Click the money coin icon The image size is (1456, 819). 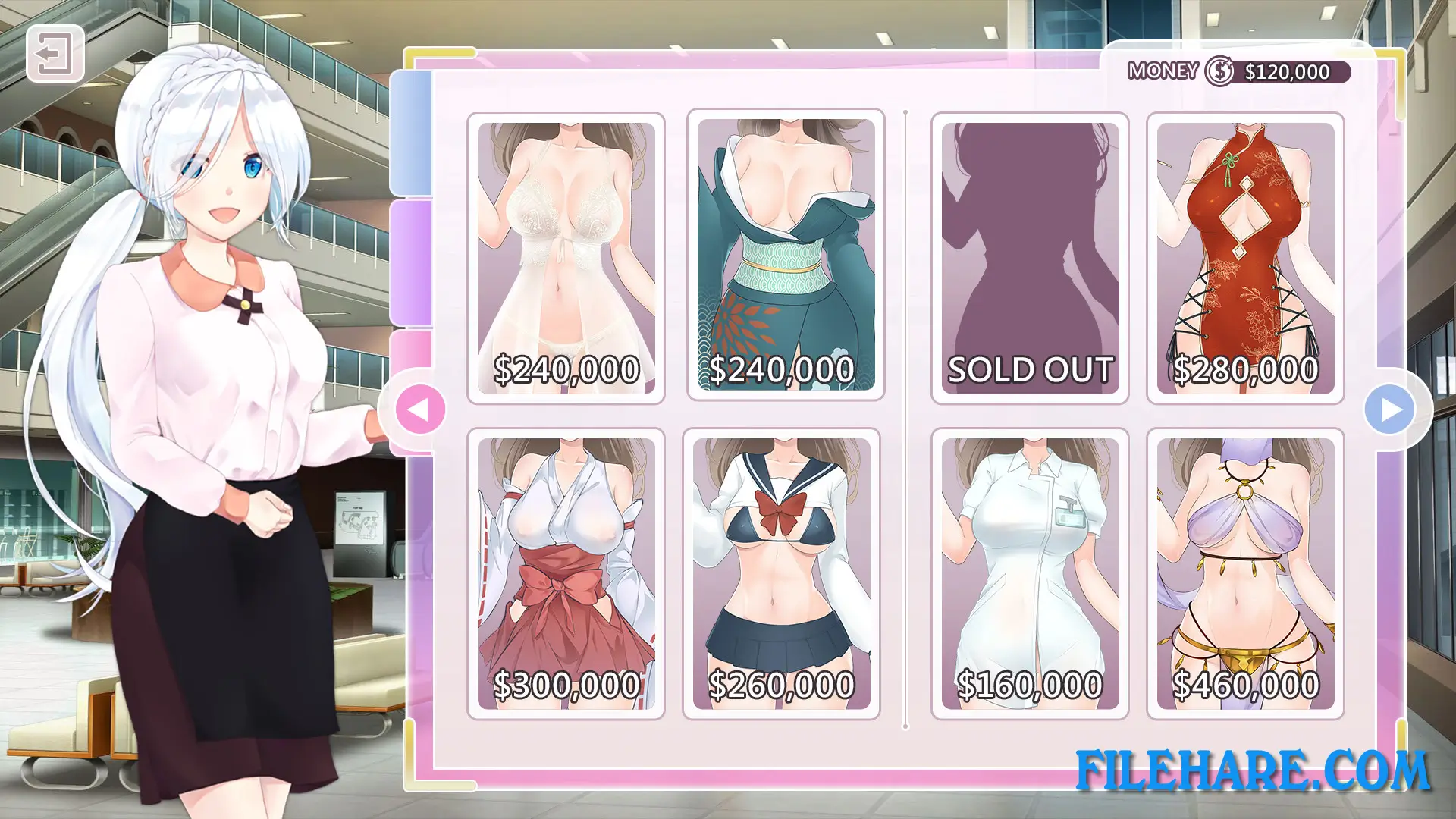click(1219, 72)
